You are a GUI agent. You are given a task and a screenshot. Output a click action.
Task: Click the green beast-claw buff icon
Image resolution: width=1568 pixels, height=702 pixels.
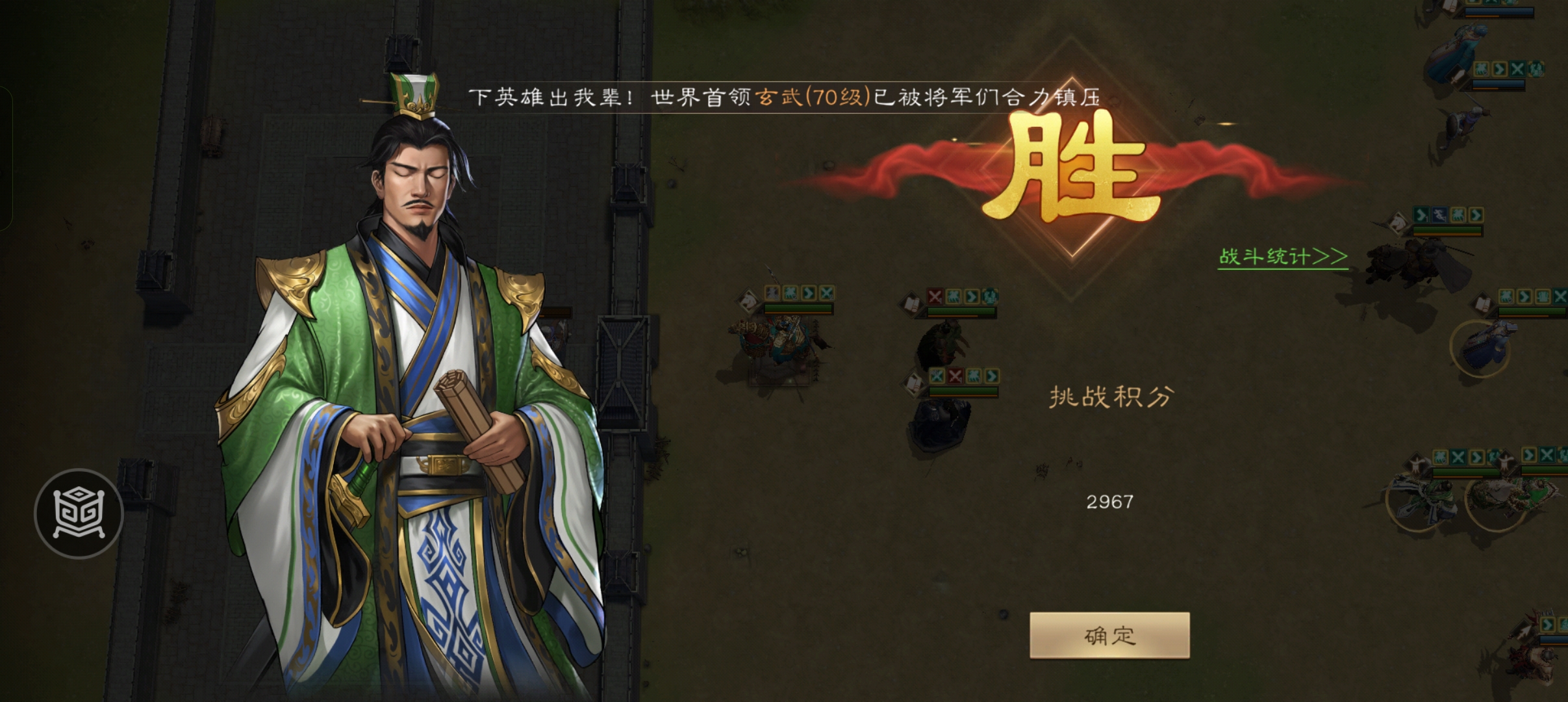[792, 294]
